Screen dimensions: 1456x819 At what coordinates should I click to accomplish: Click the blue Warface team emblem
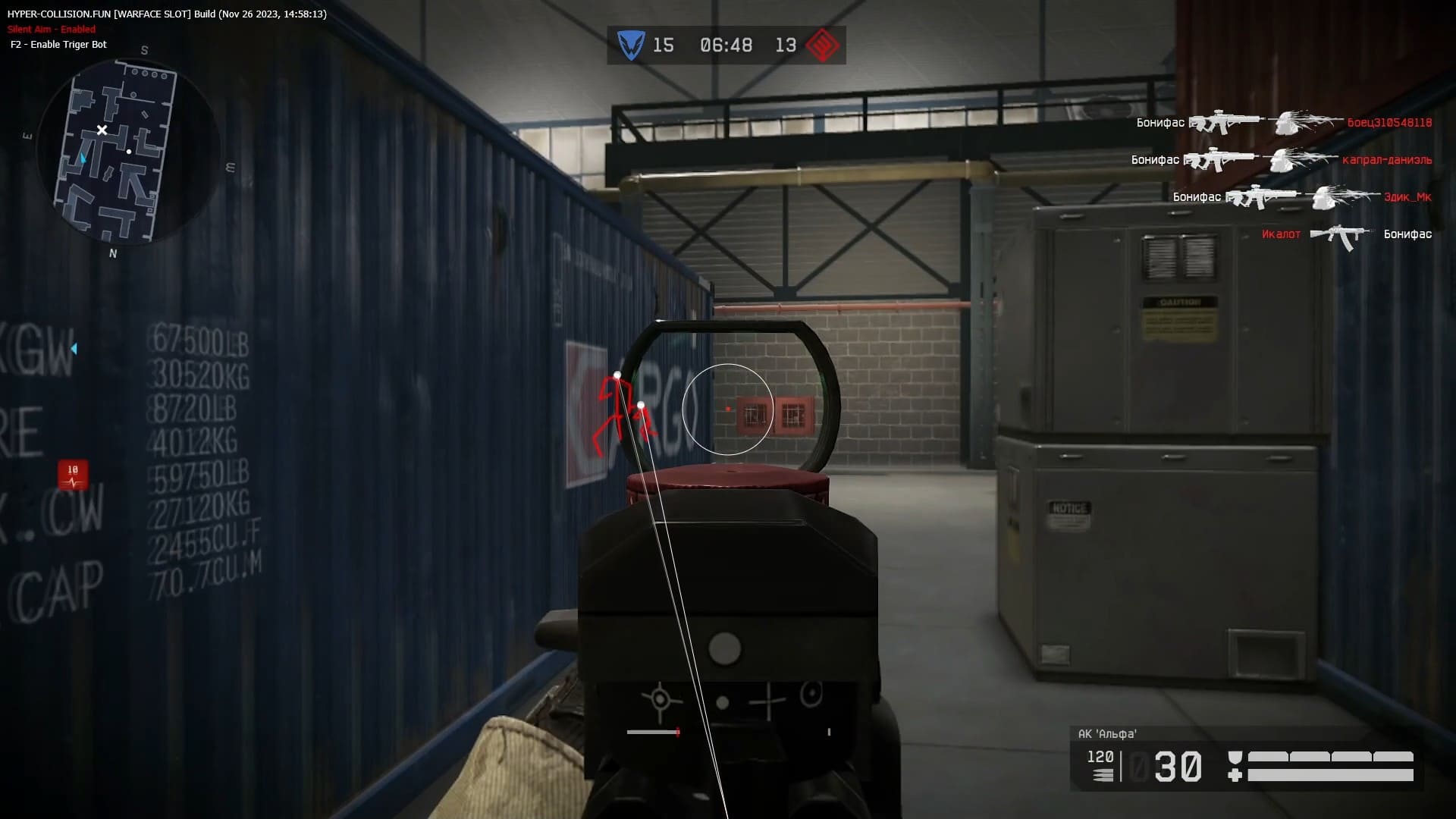click(630, 45)
